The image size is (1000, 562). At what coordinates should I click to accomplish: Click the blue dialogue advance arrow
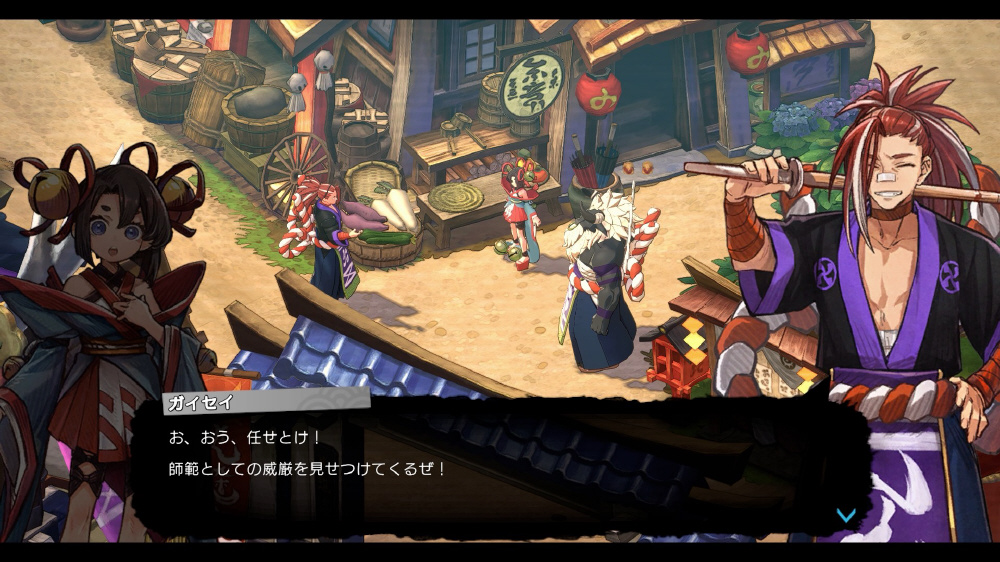(846, 515)
